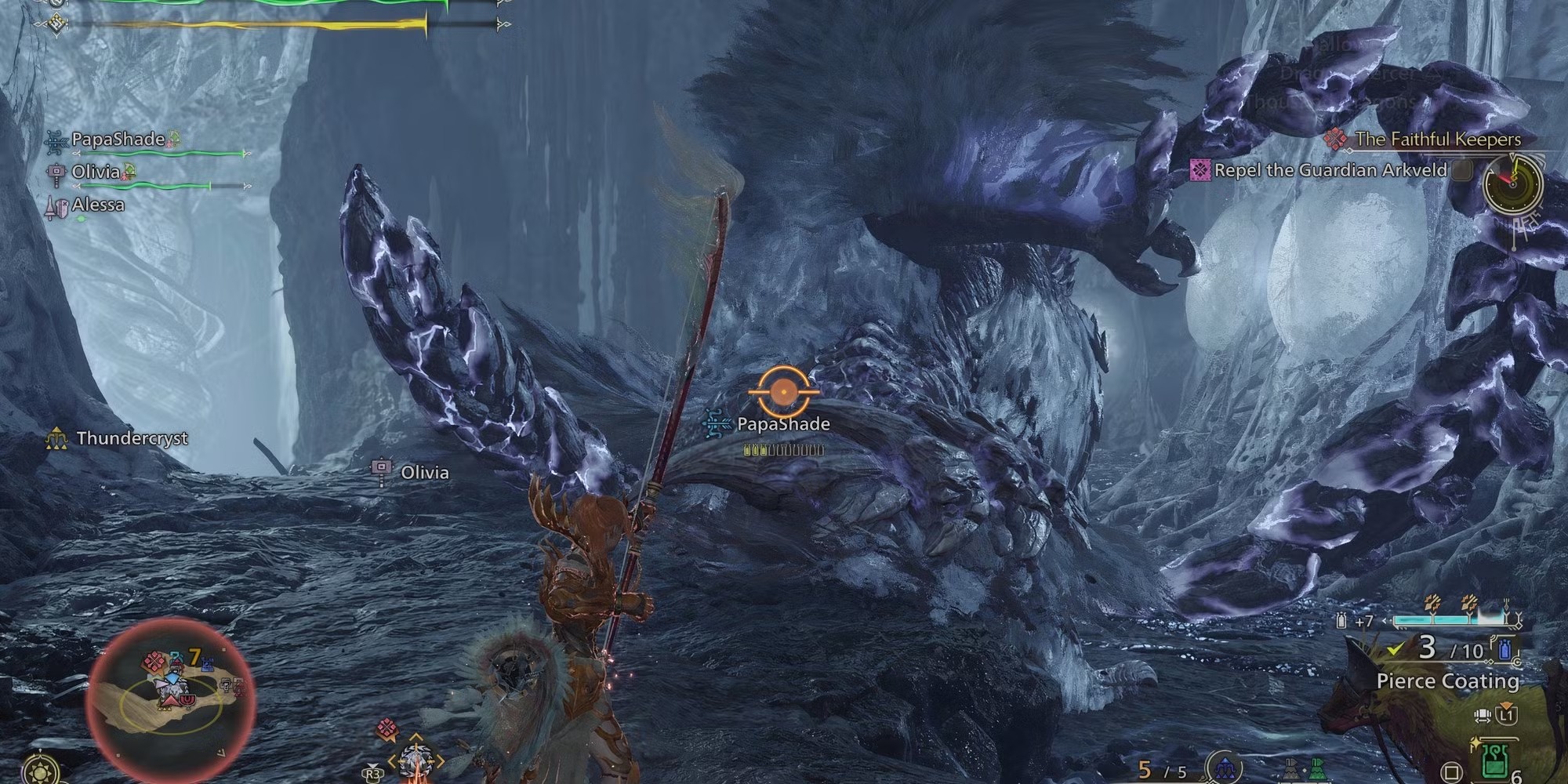
Task: Click the Olivia hammer nameplate in scene
Action: coord(424,472)
